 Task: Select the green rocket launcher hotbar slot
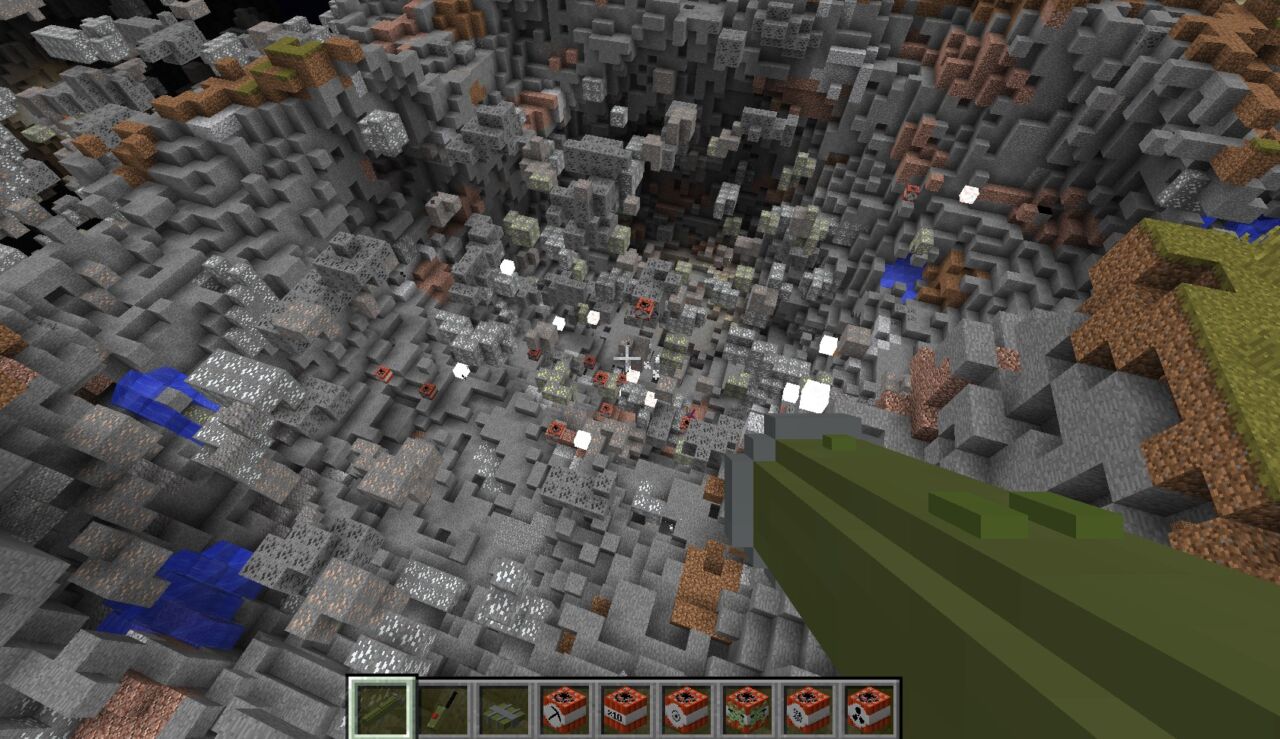click(381, 708)
